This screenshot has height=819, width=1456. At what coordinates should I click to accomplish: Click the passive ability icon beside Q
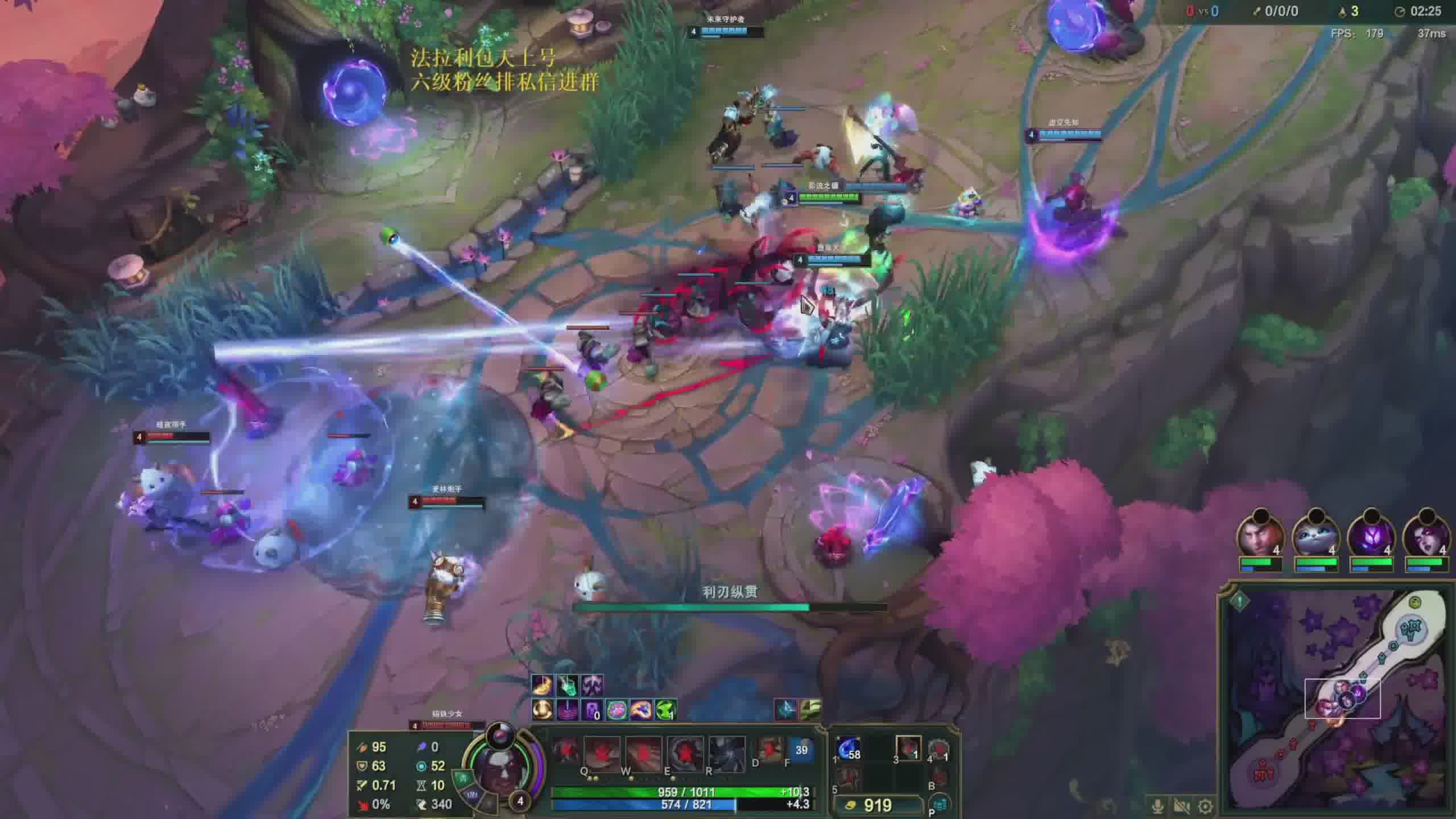565,751
